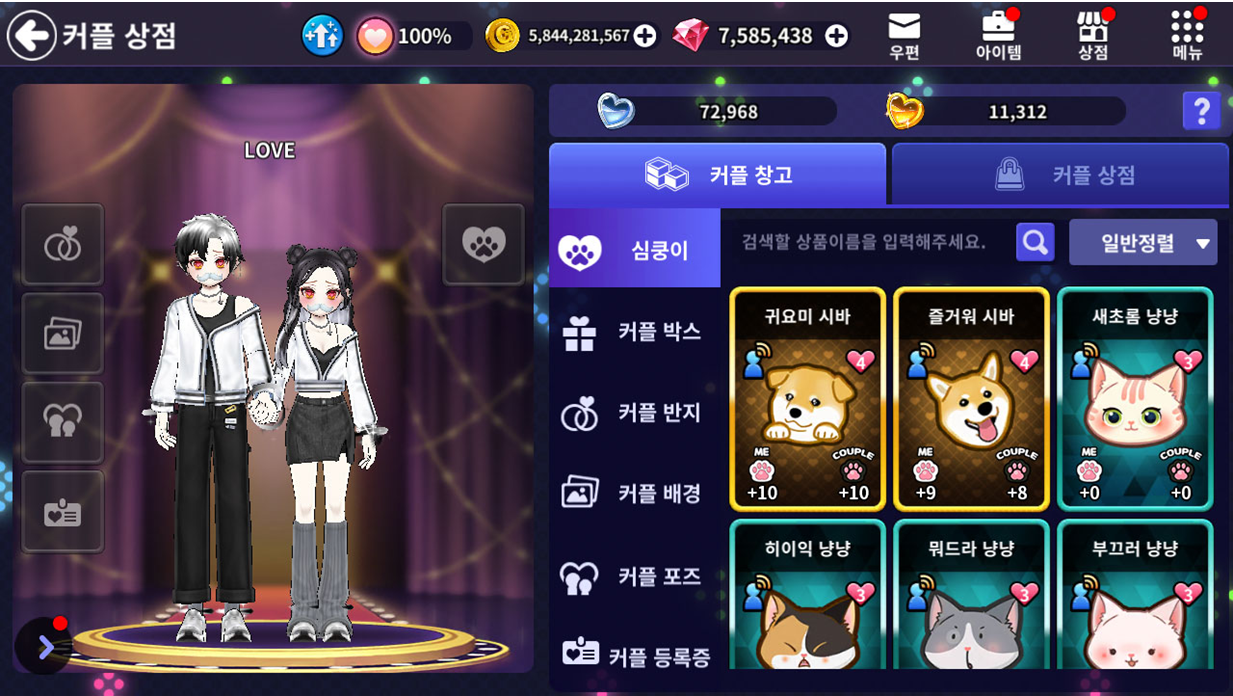Image resolution: width=1233 pixels, height=696 pixels.
Task: Open the 일반정렬 sort dropdown
Action: click(x=1142, y=243)
